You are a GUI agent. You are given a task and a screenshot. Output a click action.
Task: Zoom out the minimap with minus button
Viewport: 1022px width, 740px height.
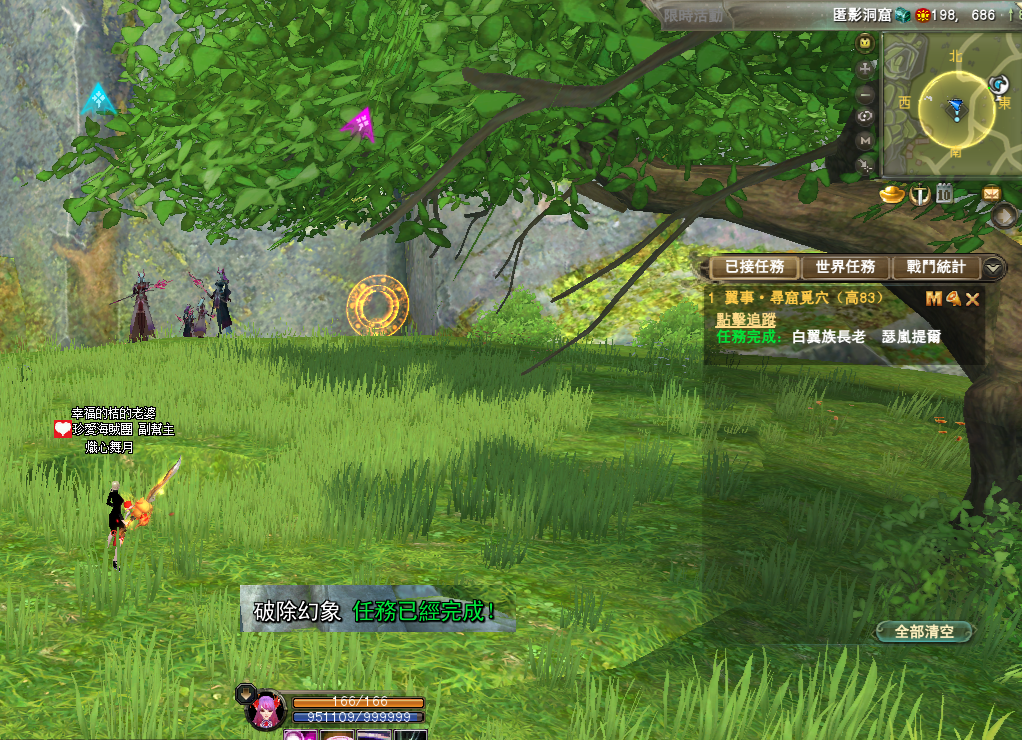(x=866, y=95)
